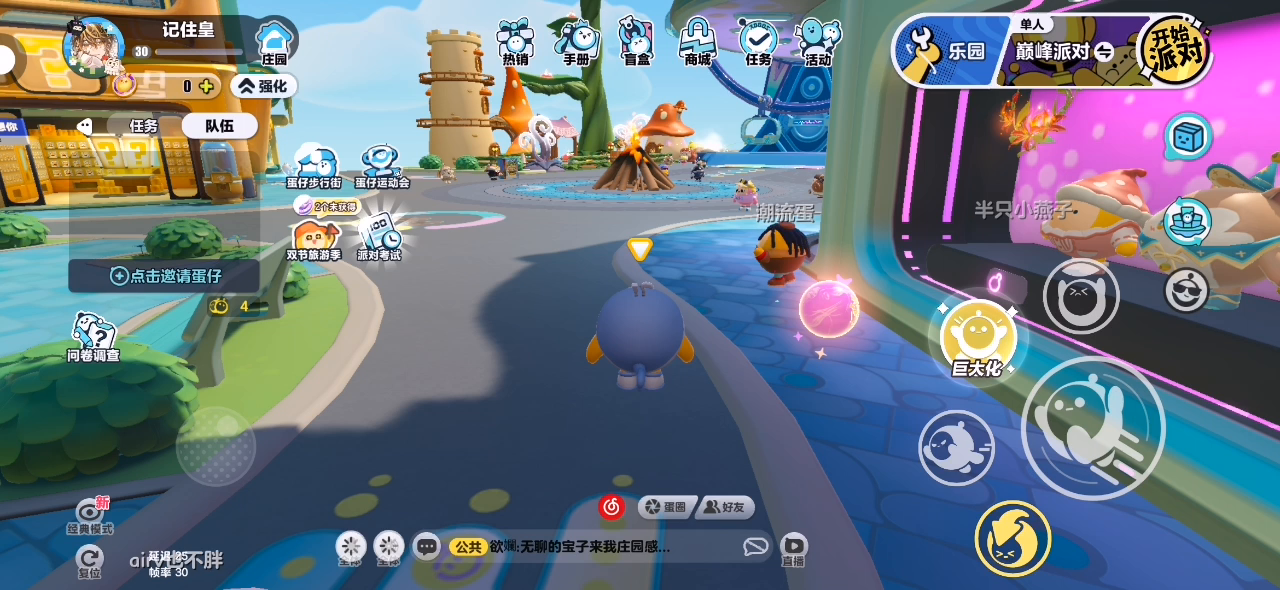Viewport: 1280px width, 590px height.
Task: Click 点击邀请蛋仔 to invite a player
Action: click(165, 276)
